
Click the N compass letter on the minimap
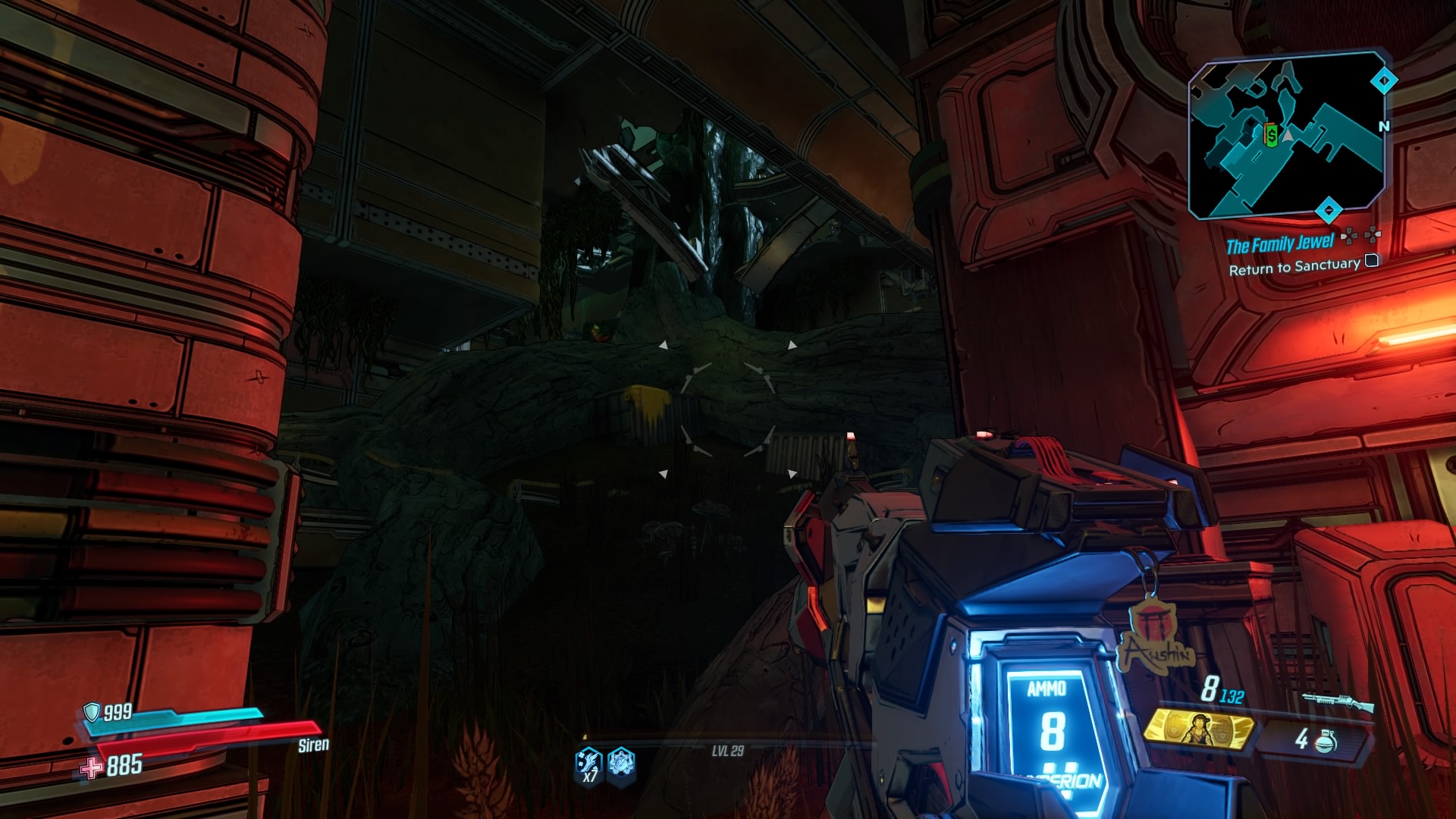pos(1385,127)
